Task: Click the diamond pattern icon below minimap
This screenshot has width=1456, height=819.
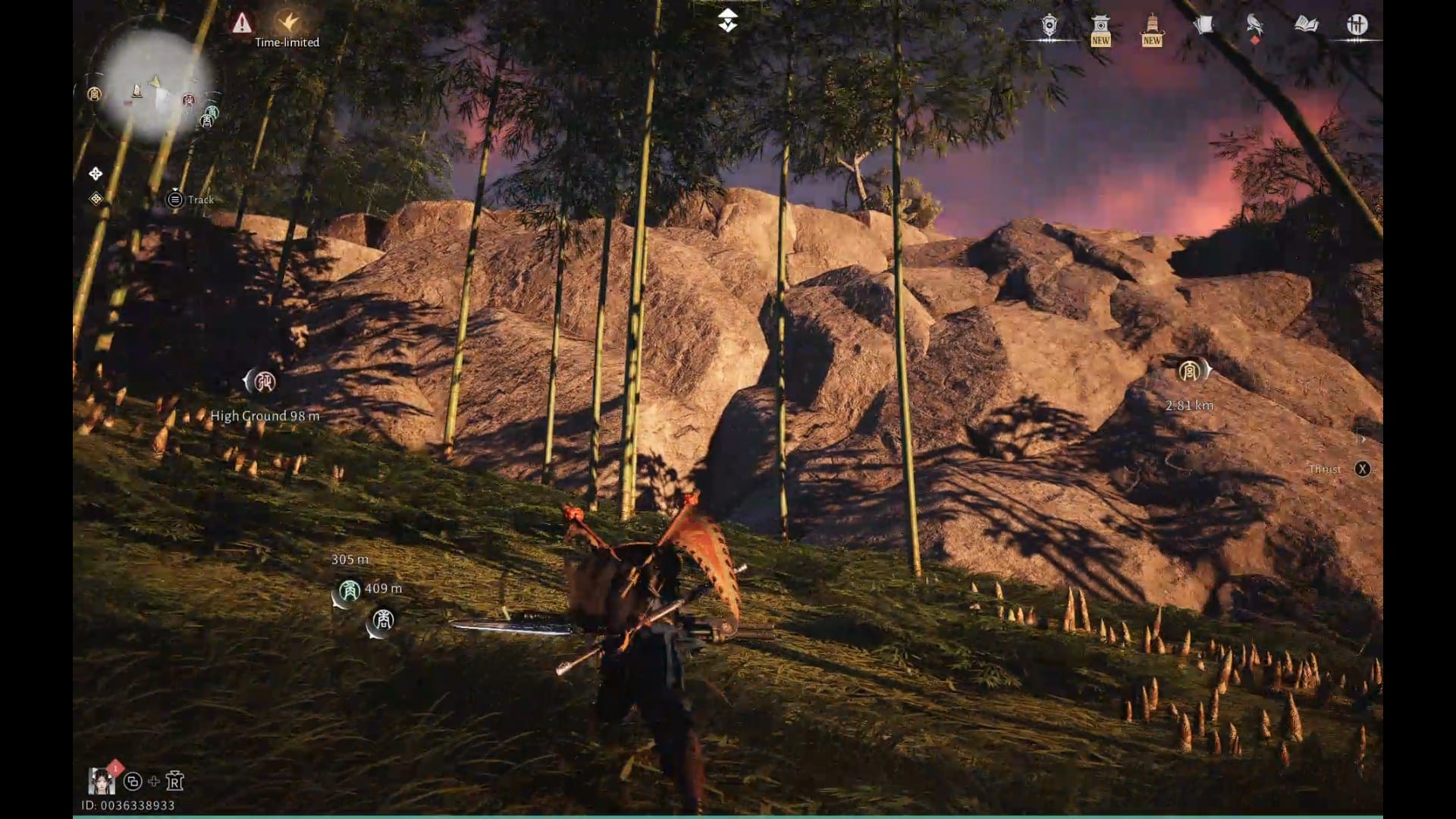Action: click(96, 199)
